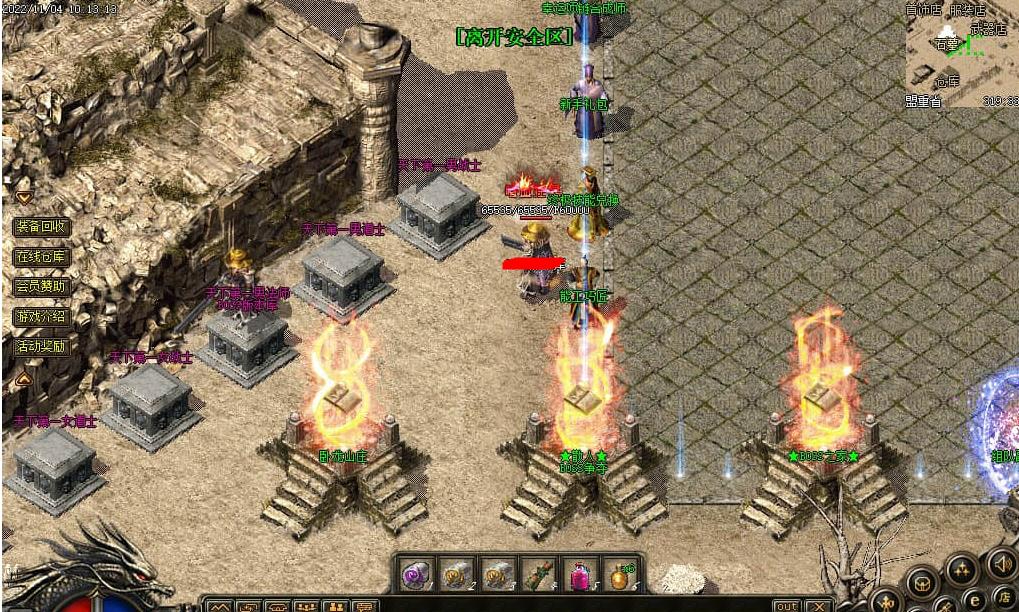The width and height of the screenshot is (1019, 612).
Task: Show the 游戏介绍 game introduction
Action: [x=41, y=317]
